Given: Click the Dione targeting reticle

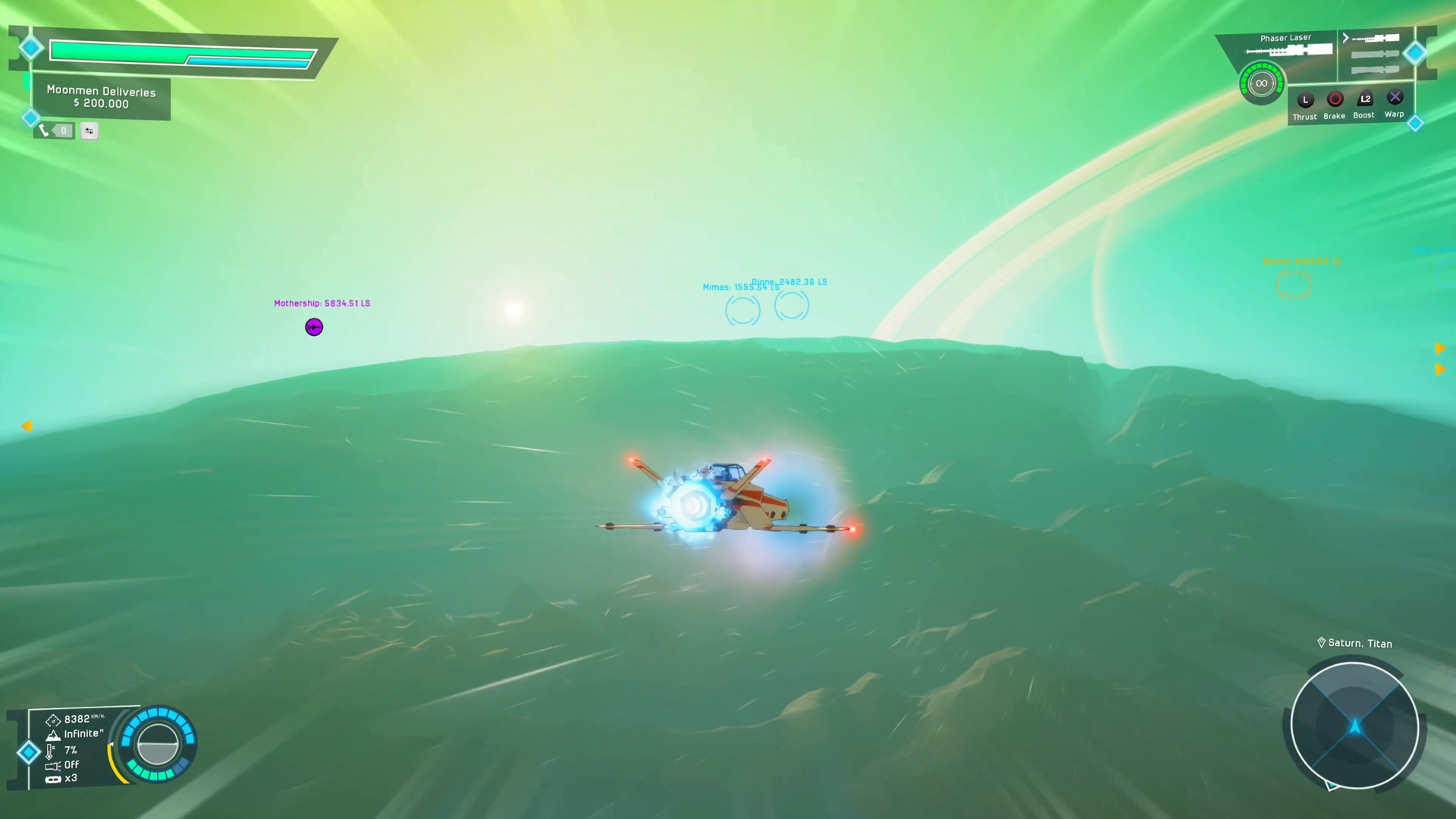Looking at the screenshot, I should (791, 305).
